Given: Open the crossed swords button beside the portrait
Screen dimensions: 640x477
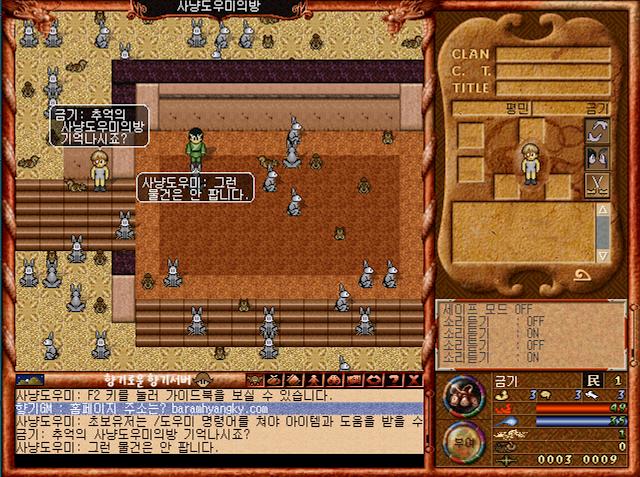Looking at the screenshot, I should tap(597, 184).
